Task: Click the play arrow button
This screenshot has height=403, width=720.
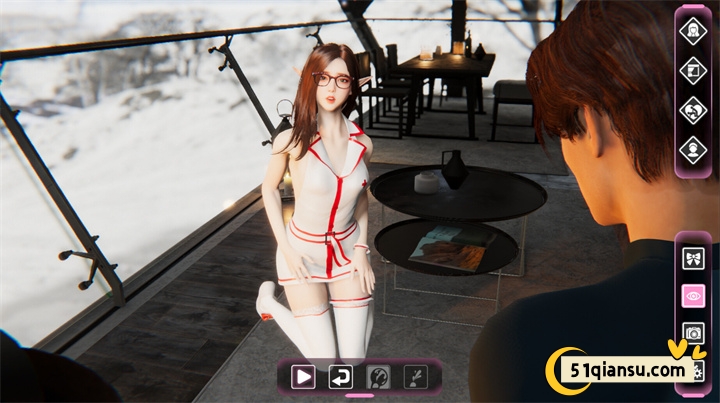Action: pyautogui.click(x=303, y=376)
